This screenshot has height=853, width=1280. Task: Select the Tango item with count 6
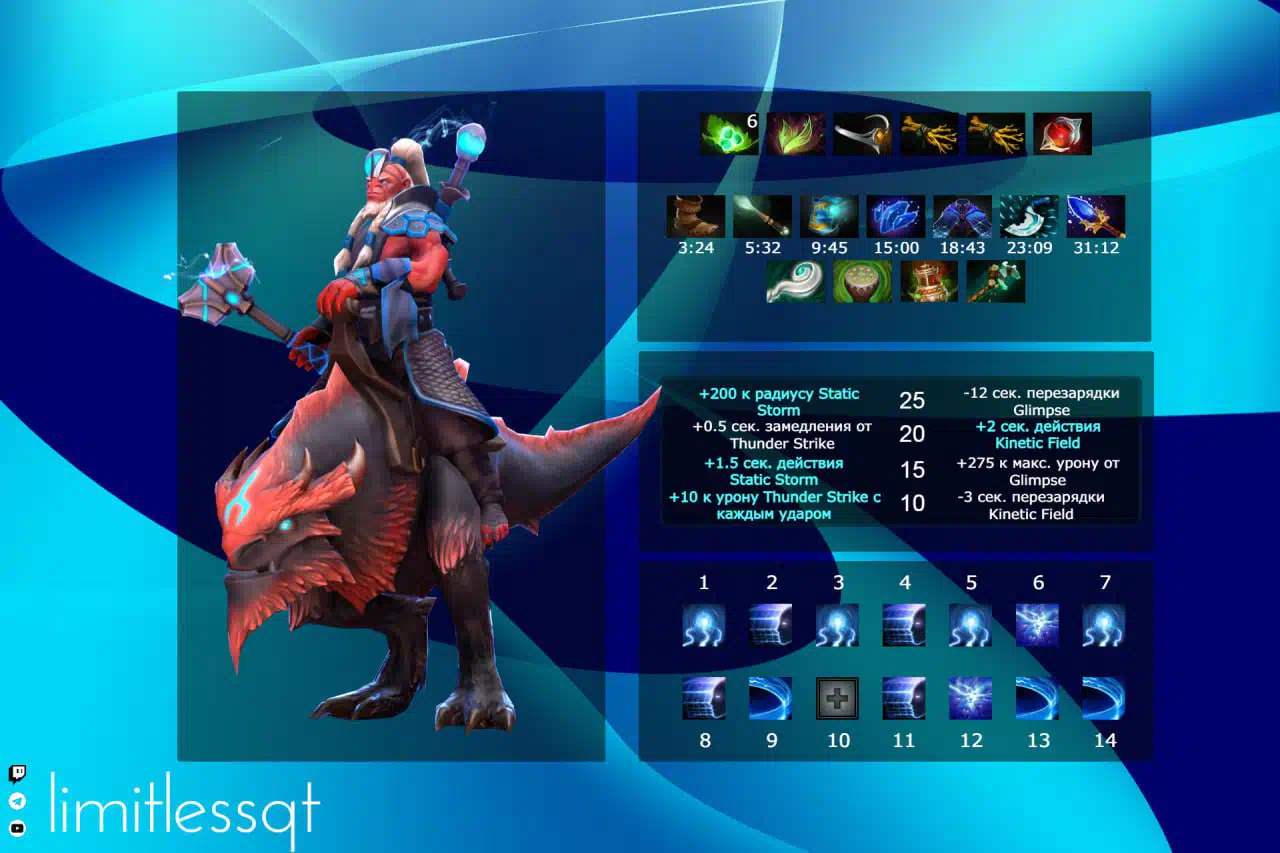coord(730,134)
